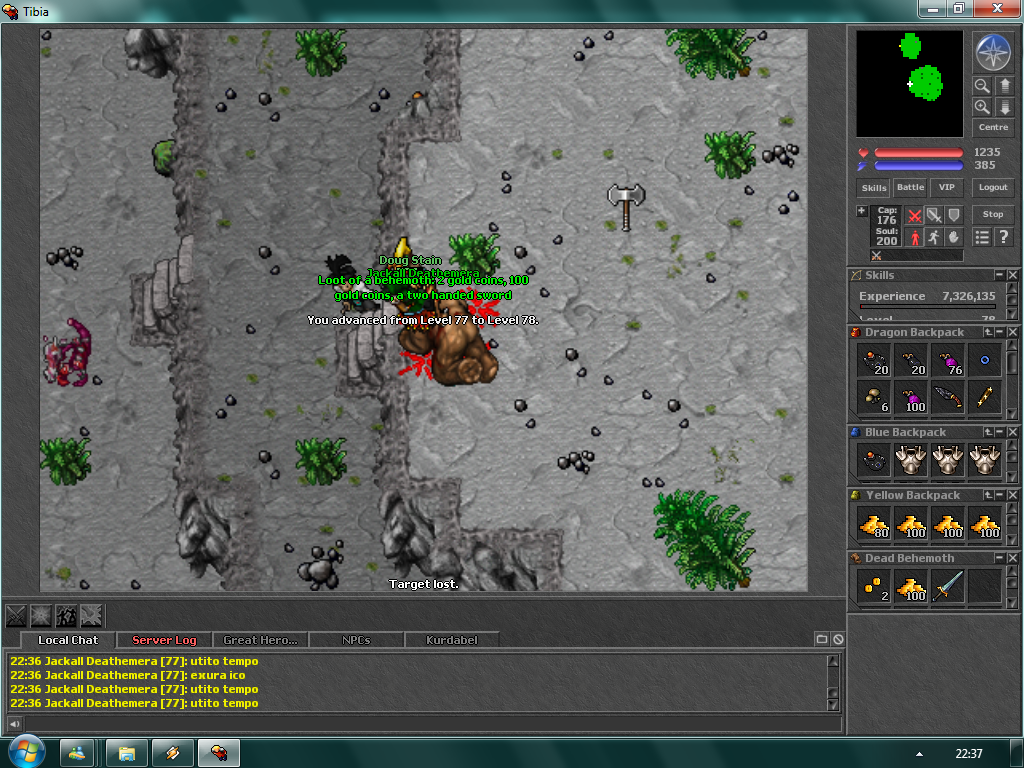Switch to the Kurdabel chat tab

pyautogui.click(x=451, y=640)
